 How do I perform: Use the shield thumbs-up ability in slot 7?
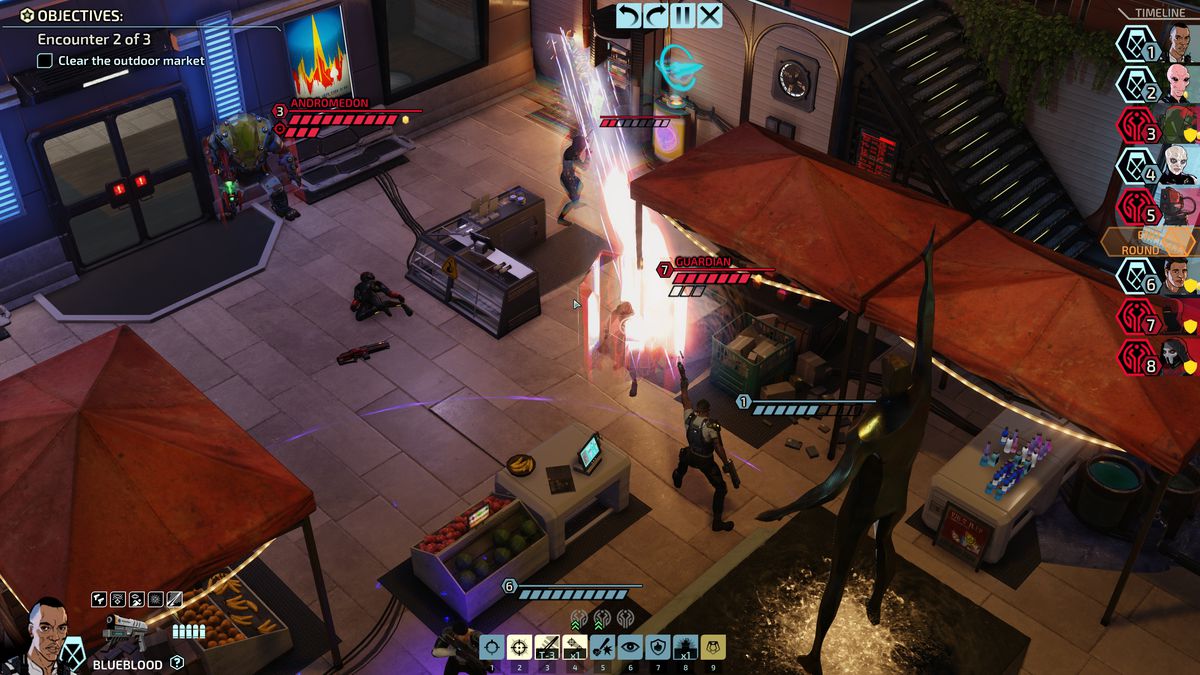pyautogui.click(x=657, y=647)
